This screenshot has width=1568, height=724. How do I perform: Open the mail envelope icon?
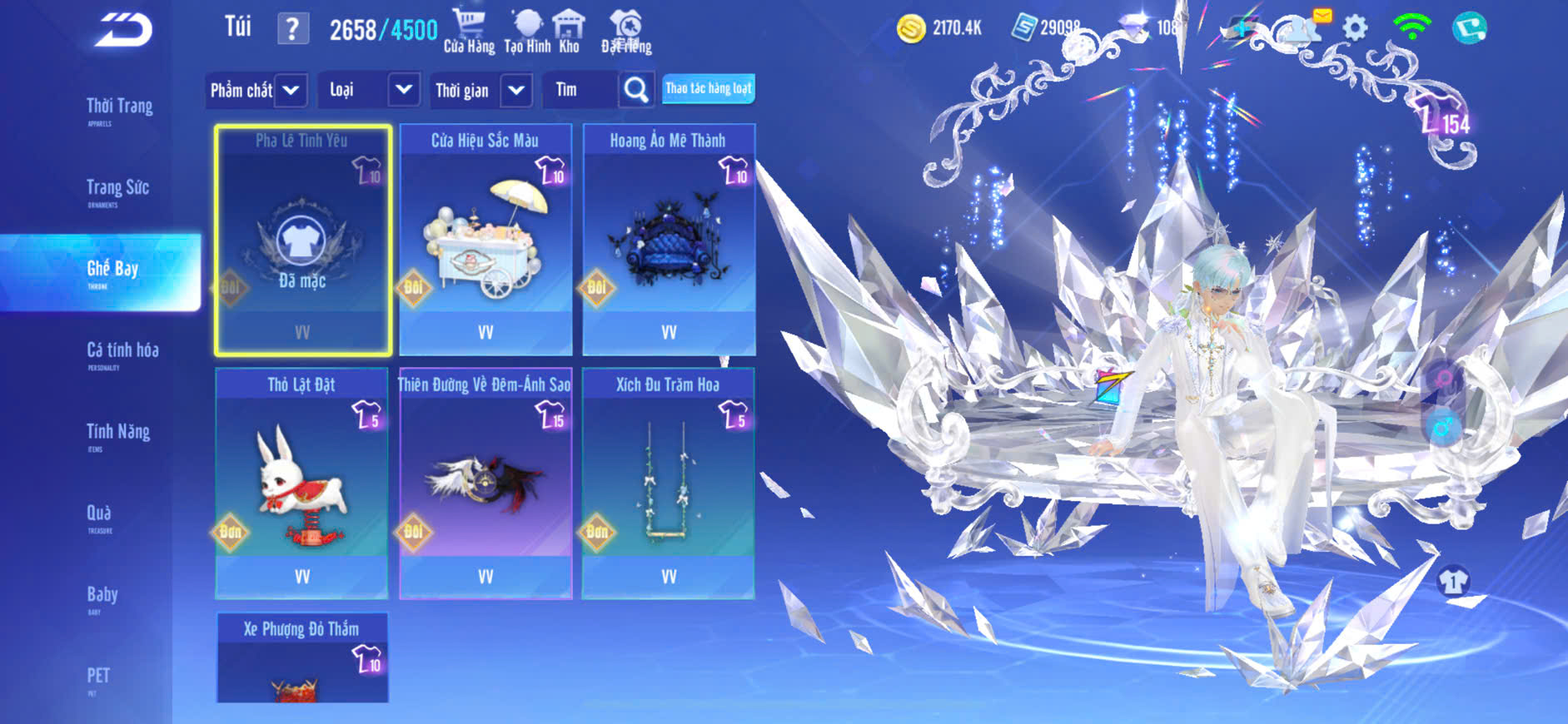(x=1321, y=17)
